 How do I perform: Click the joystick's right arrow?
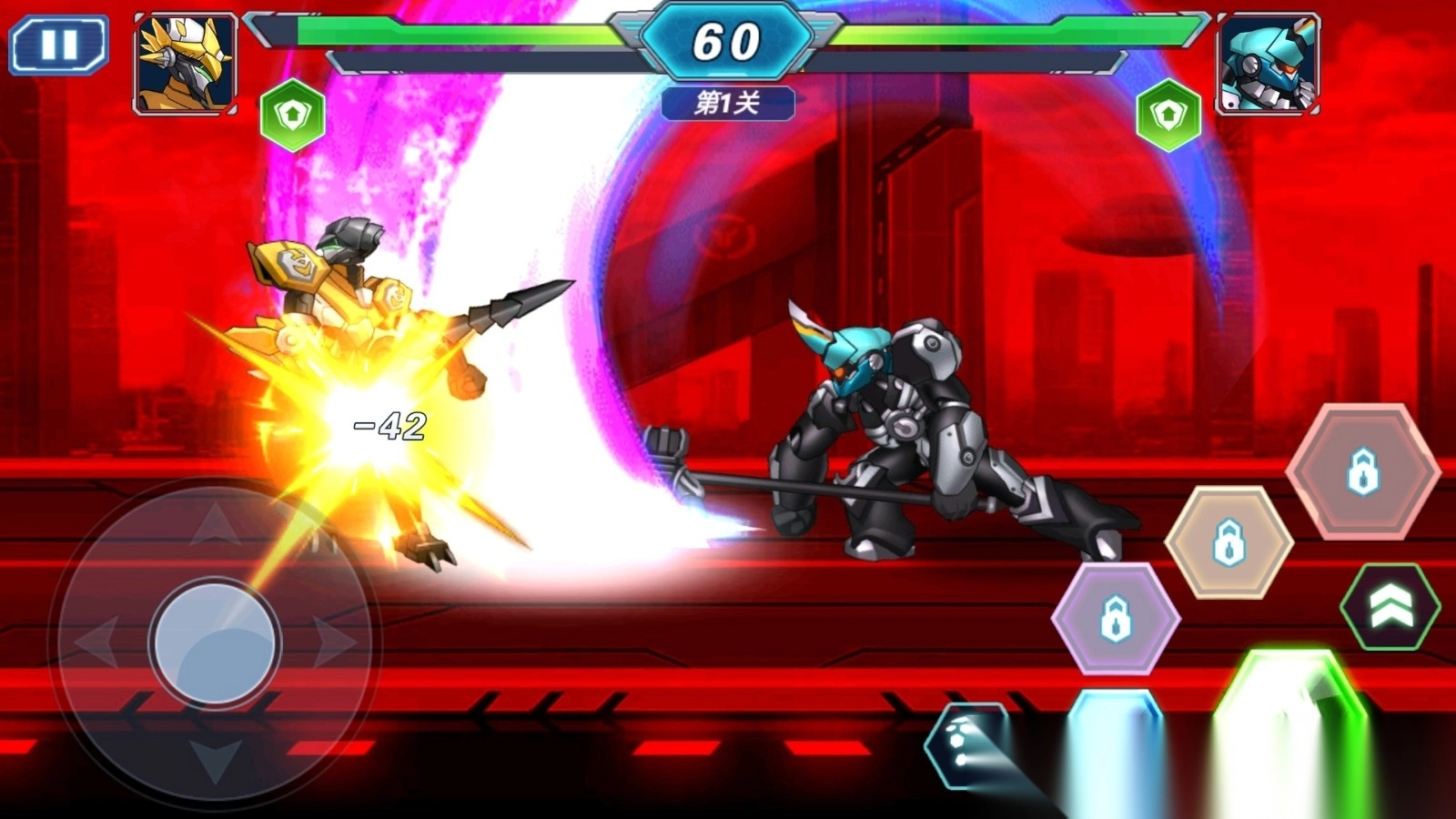click(x=334, y=642)
